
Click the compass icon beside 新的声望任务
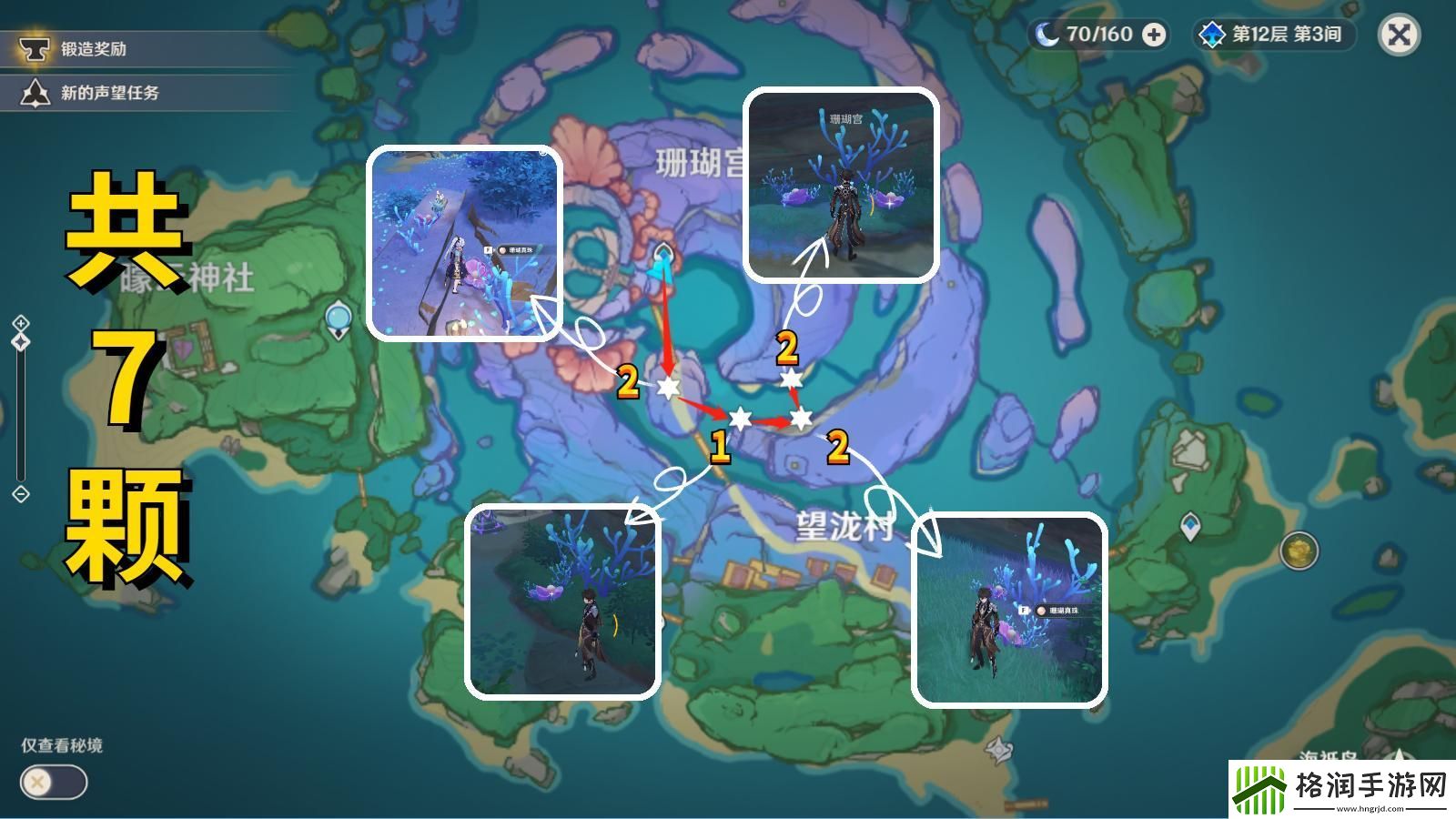(35, 91)
